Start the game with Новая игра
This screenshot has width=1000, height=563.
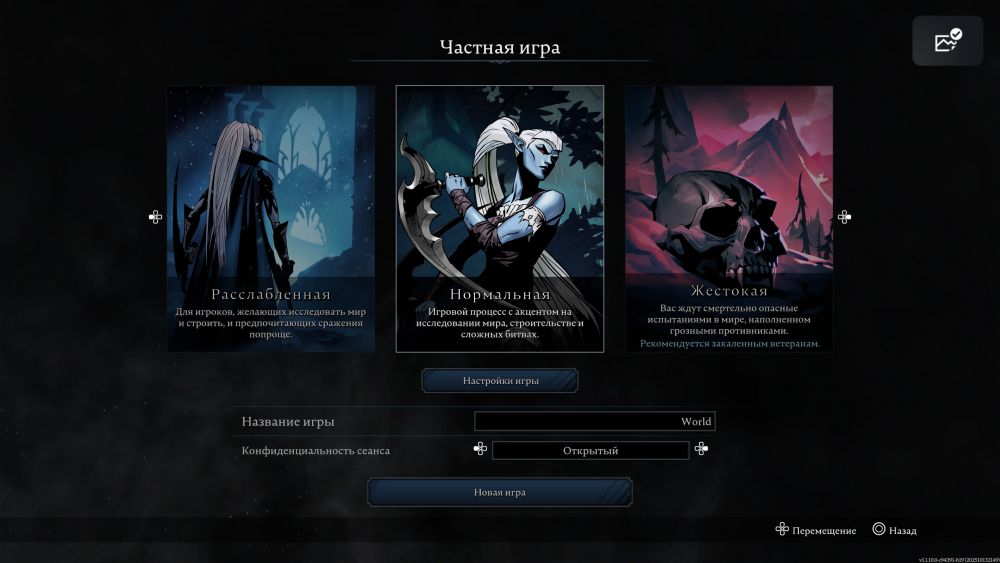(500, 492)
